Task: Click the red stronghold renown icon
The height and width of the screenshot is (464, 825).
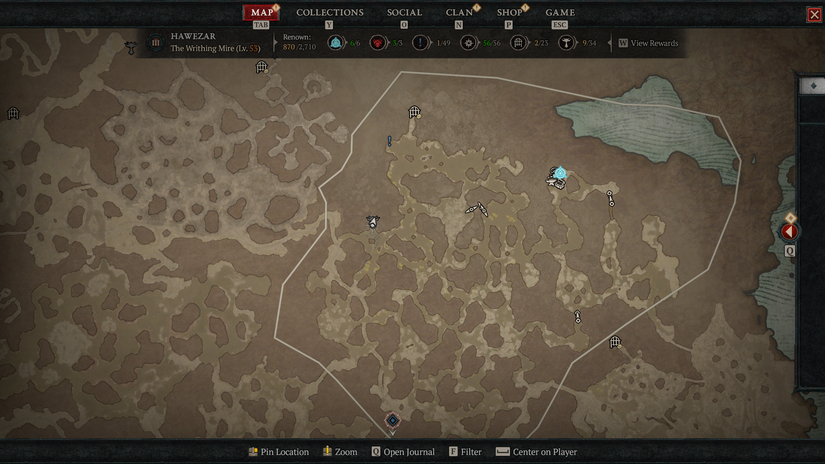Action: point(378,43)
